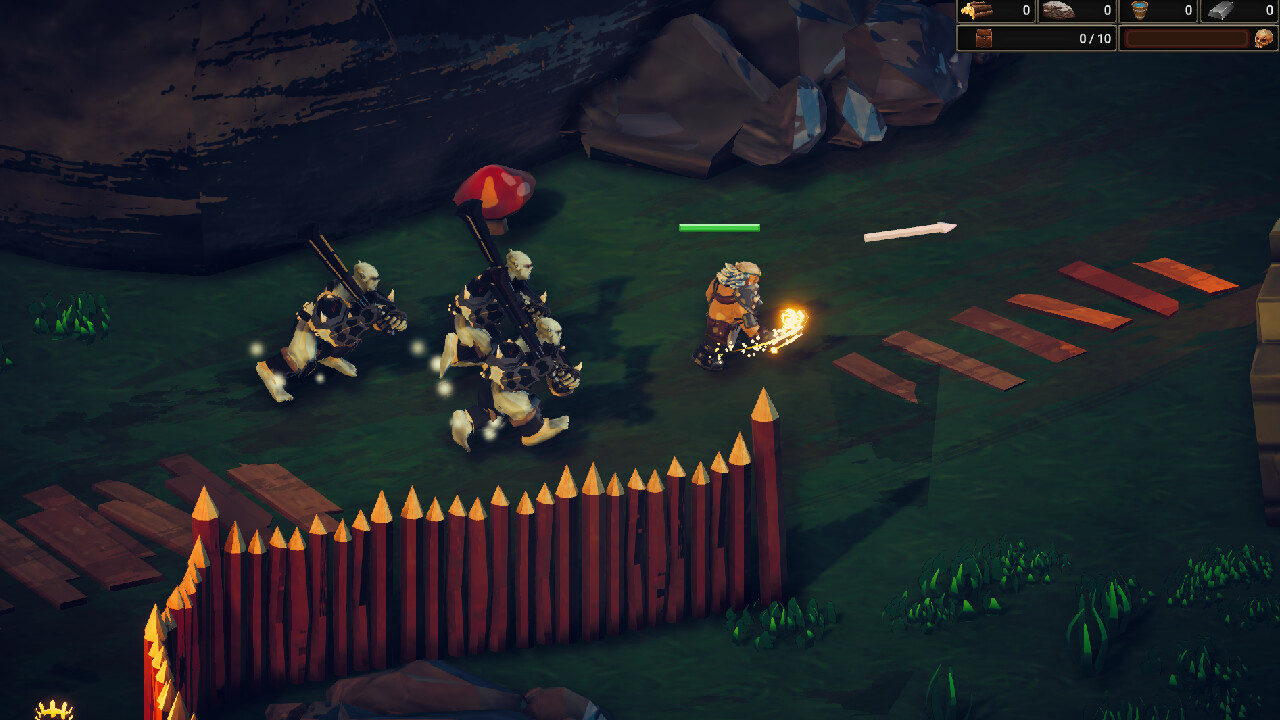Click the water bucket resource icon
1280x720 pixels.
coord(1140,11)
